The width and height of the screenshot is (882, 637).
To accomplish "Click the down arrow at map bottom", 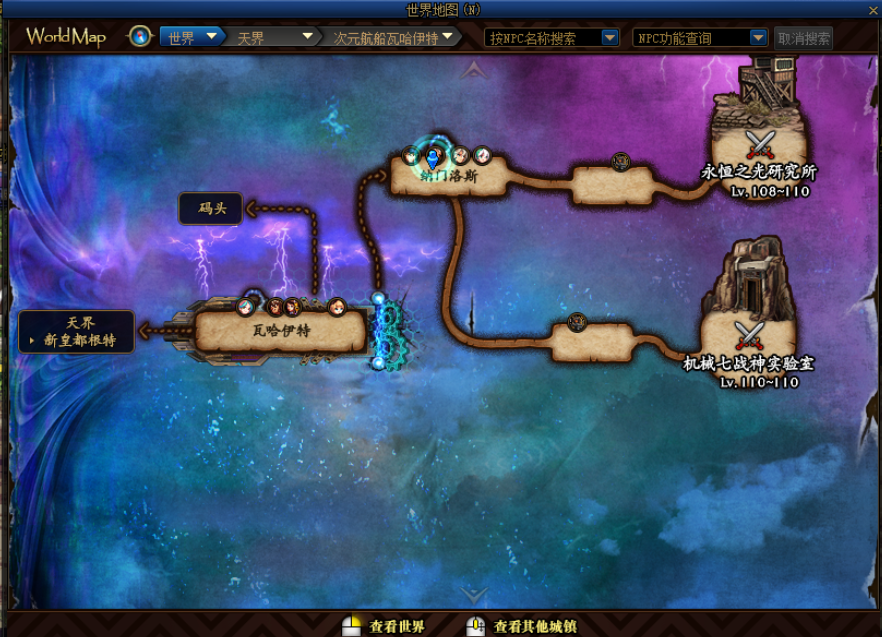I will 475,594.
